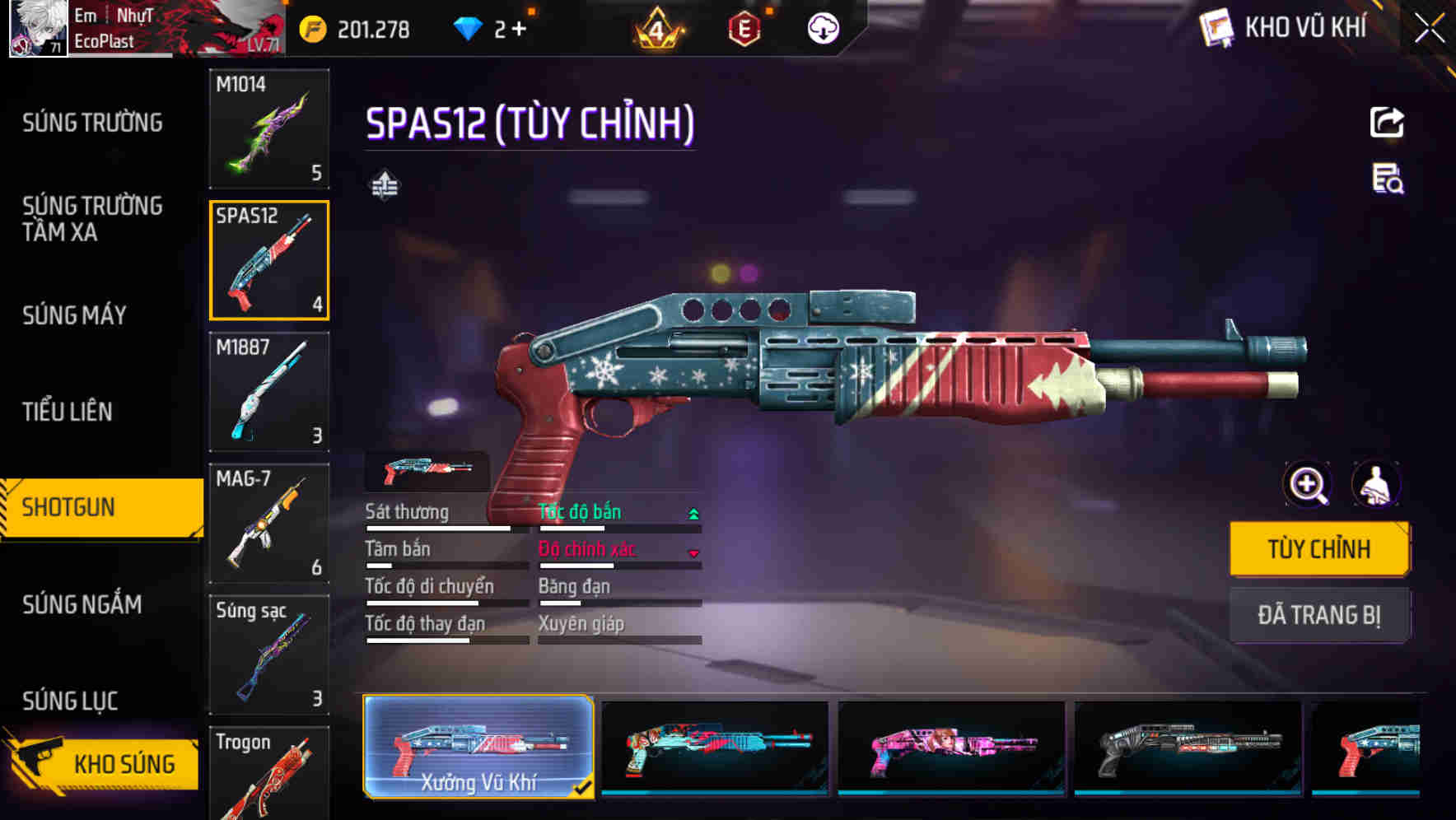Viewport: 1456px width, 820px height.
Task: Click the Đã Trang Bị button
Action: coord(1319,615)
